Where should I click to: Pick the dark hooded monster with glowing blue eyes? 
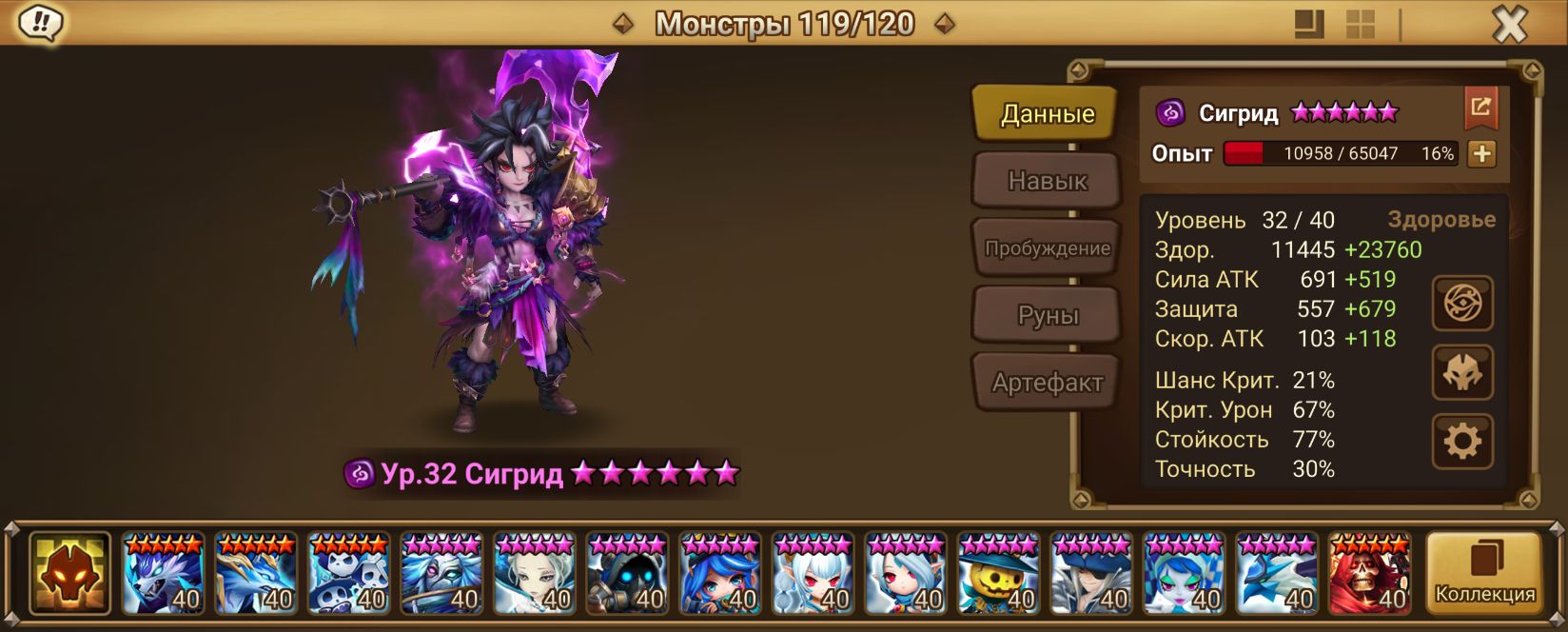click(627, 573)
